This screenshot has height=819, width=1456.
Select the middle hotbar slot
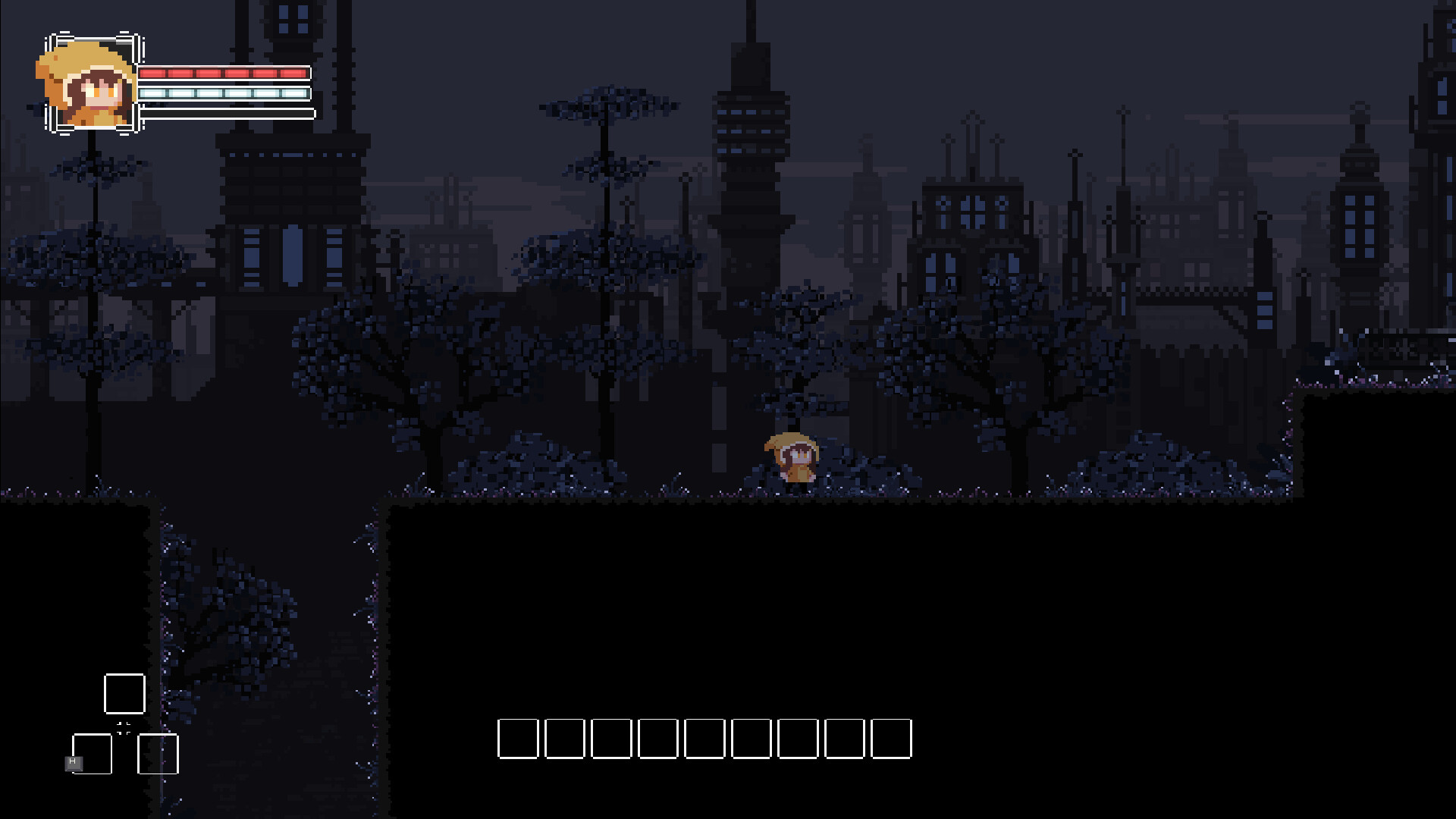coord(705,739)
